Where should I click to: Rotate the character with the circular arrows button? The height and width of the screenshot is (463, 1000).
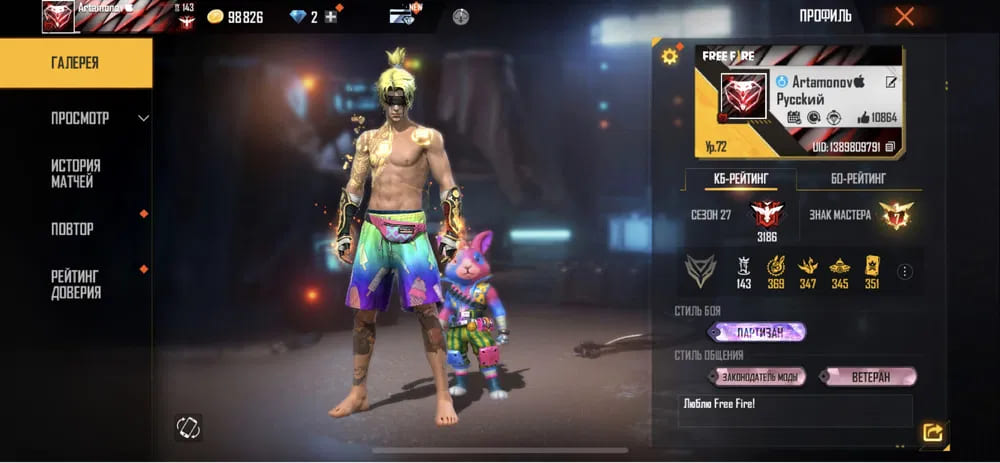(x=189, y=425)
